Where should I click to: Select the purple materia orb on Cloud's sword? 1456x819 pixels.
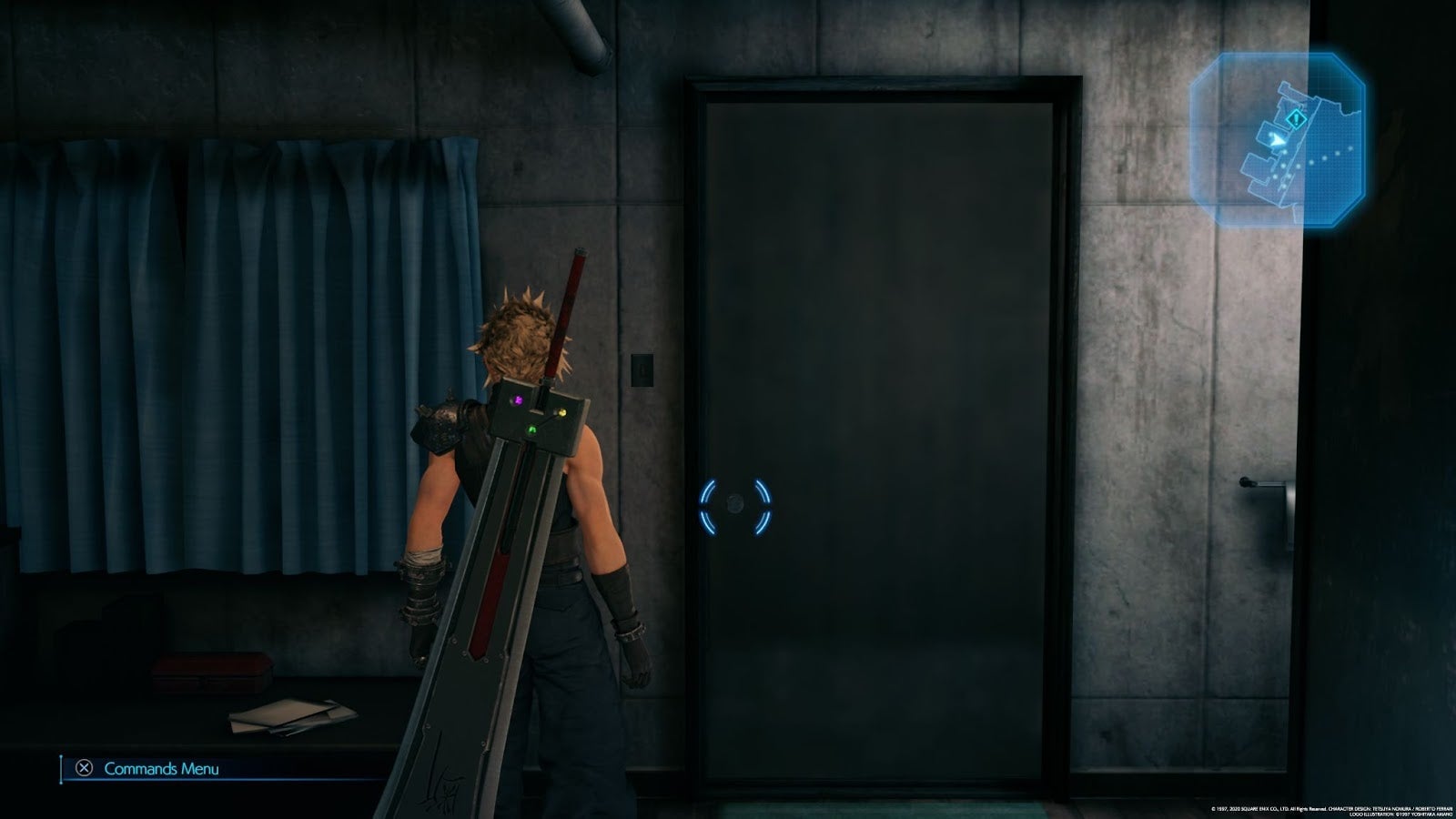[x=518, y=400]
